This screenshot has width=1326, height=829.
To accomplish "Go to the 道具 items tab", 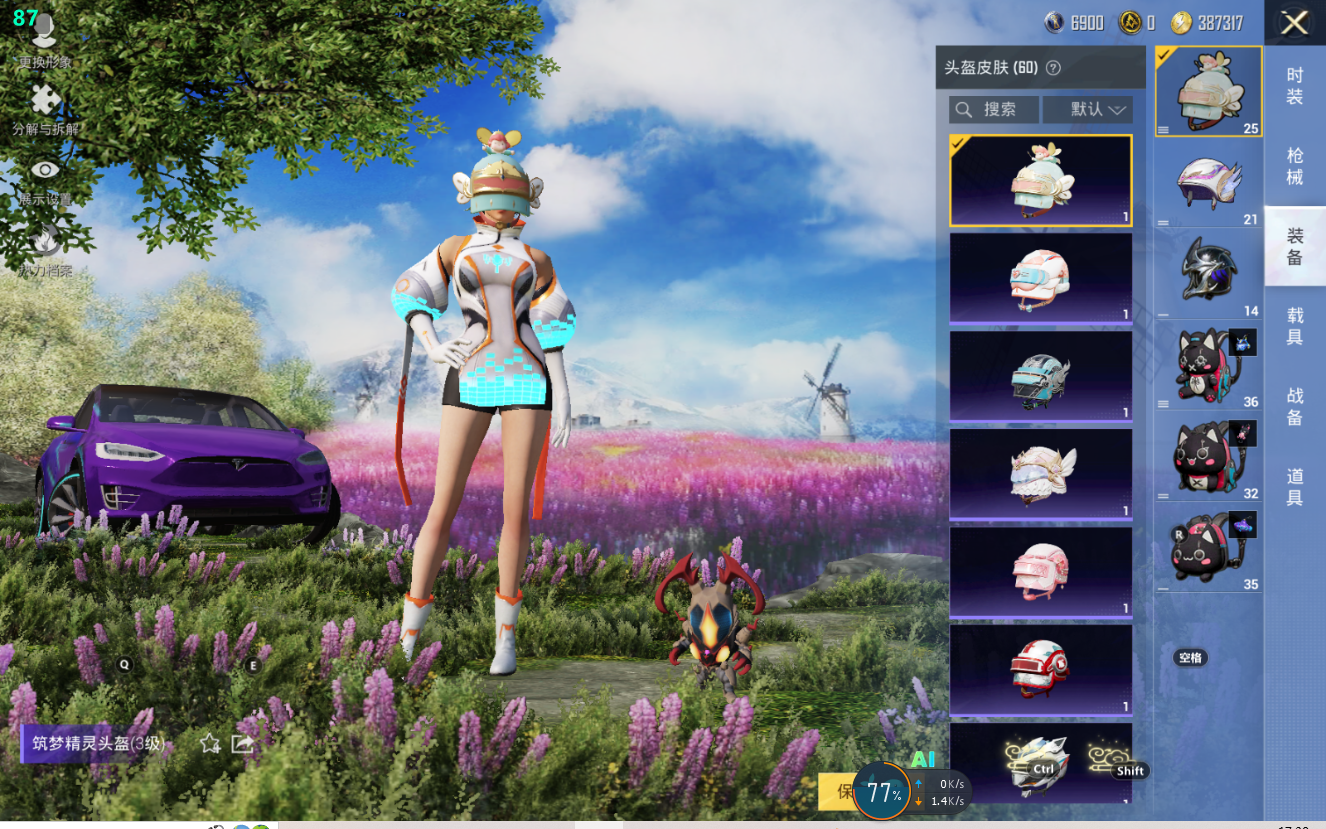I will (x=1295, y=486).
